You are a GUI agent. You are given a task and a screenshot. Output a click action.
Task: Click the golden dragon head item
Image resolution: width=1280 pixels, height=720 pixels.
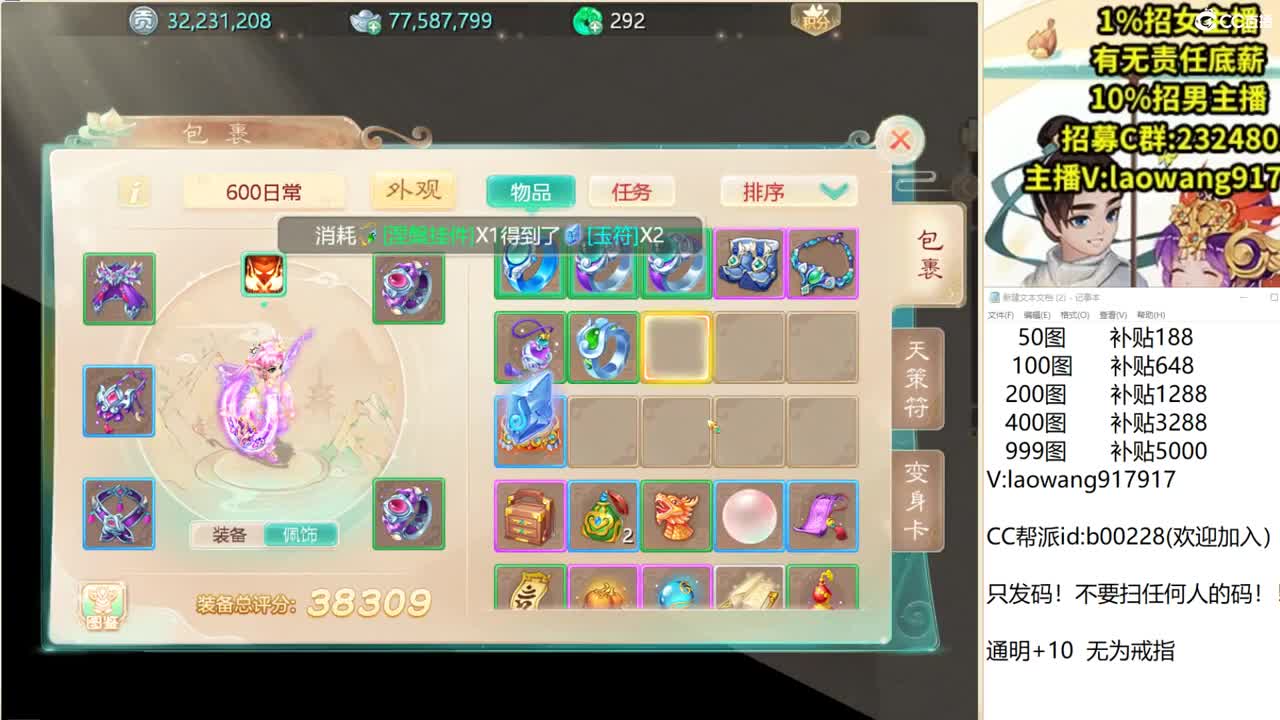point(675,515)
